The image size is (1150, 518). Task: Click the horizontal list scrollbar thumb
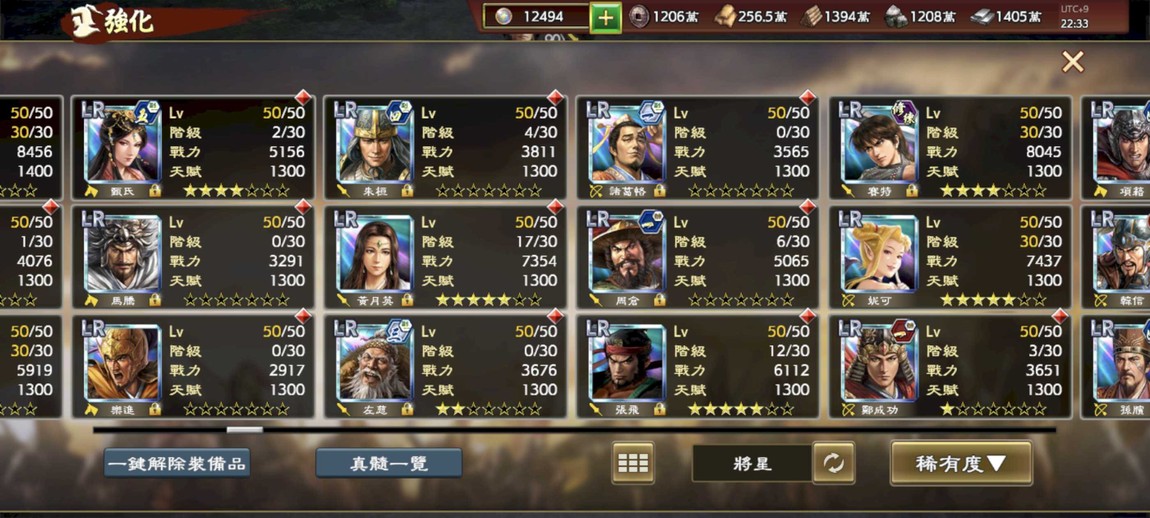tap(245, 430)
